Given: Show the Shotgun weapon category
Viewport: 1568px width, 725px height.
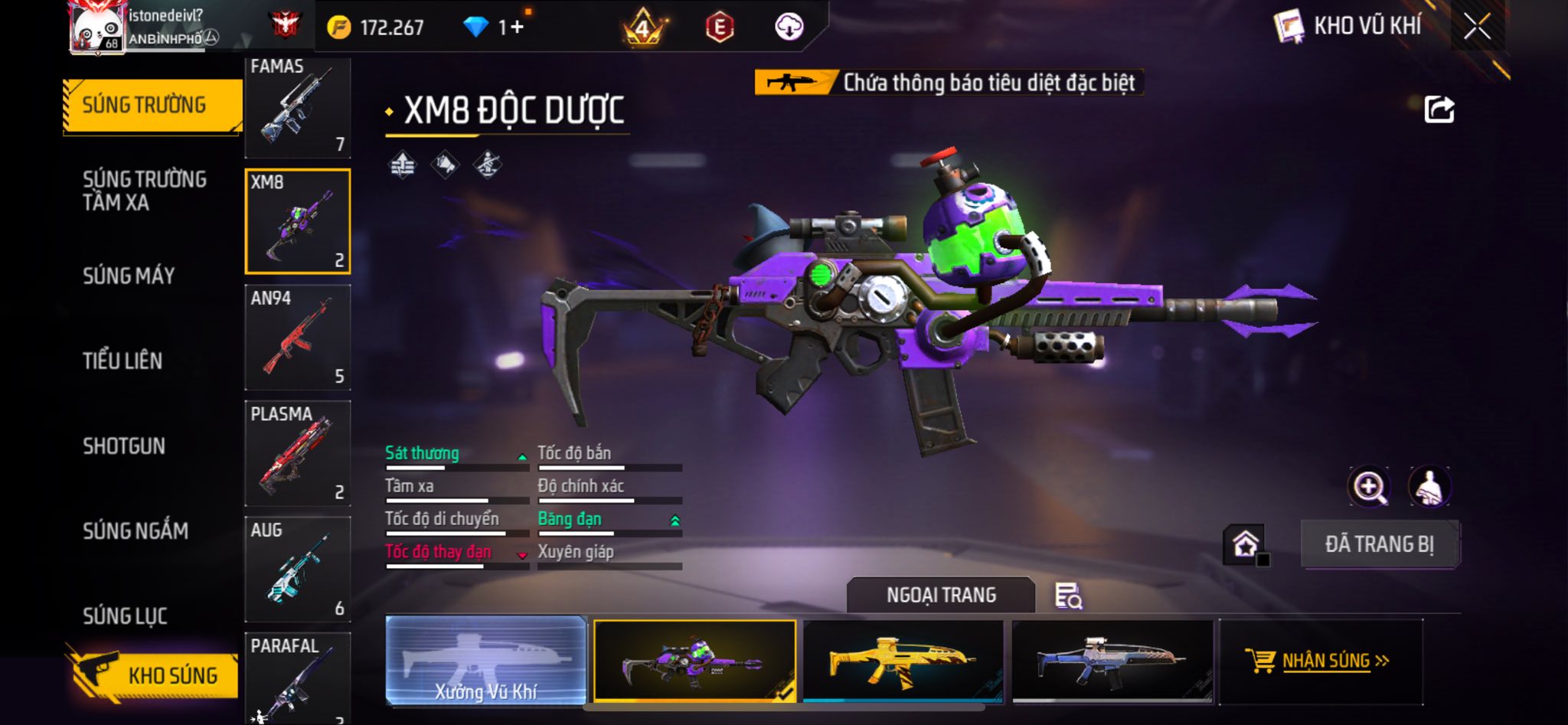Looking at the screenshot, I should pyautogui.click(x=124, y=446).
